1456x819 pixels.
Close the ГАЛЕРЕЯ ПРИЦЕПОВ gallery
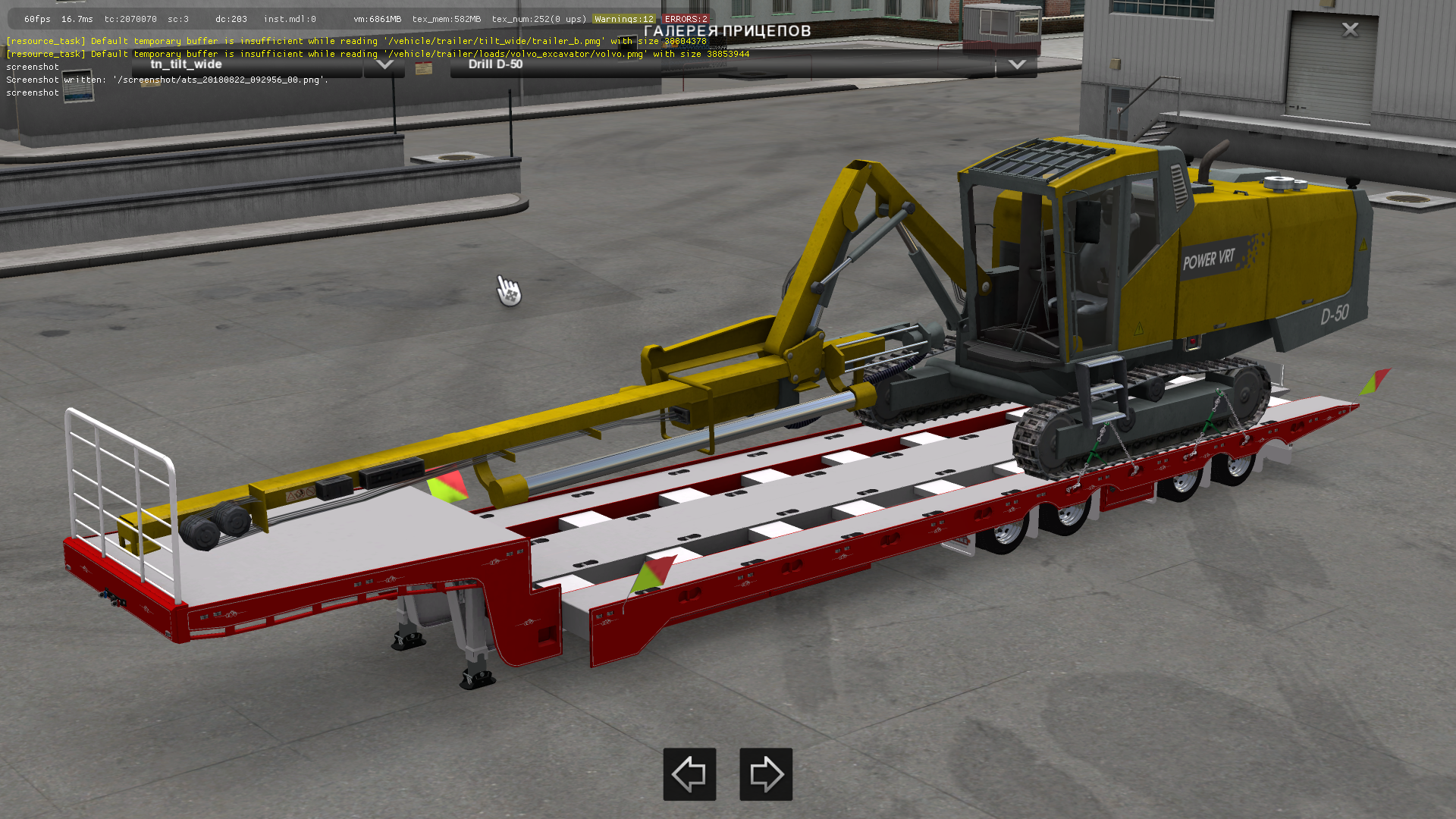pyautogui.click(x=1351, y=29)
